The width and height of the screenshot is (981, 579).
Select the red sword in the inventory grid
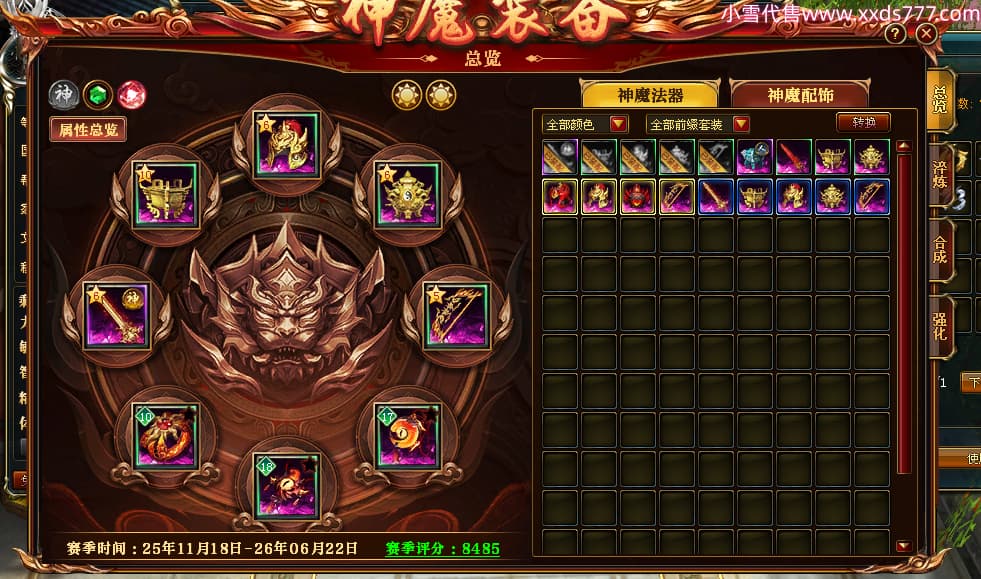tap(794, 158)
